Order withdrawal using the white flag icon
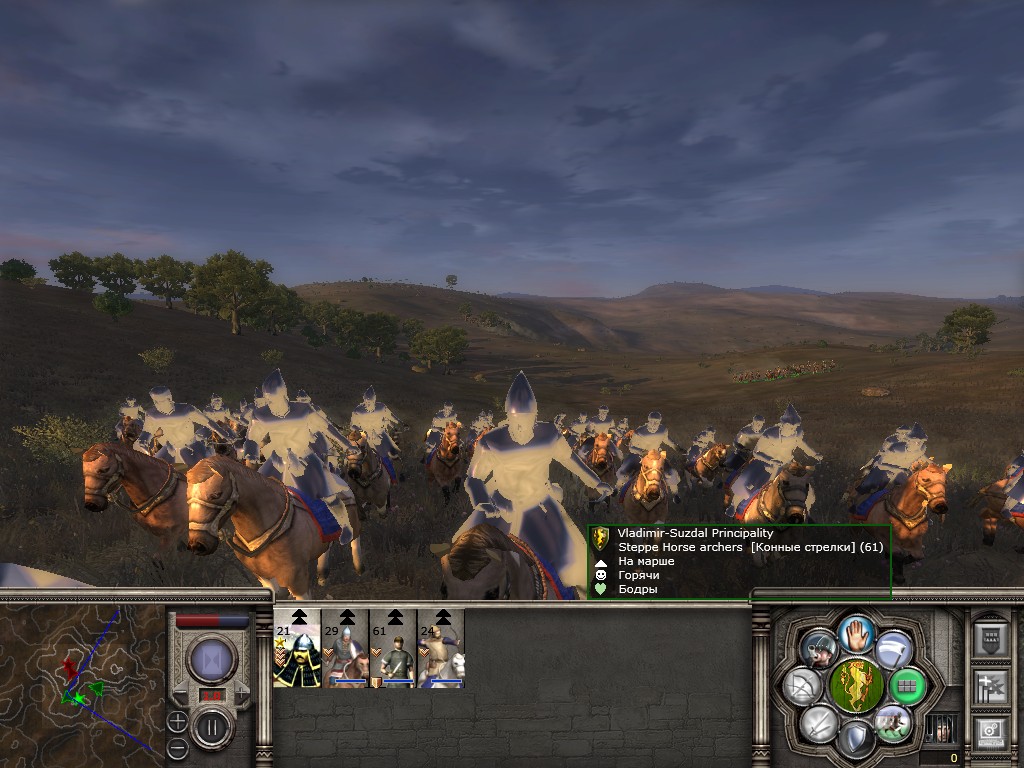The image size is (1024, 768). coord(893,650)
